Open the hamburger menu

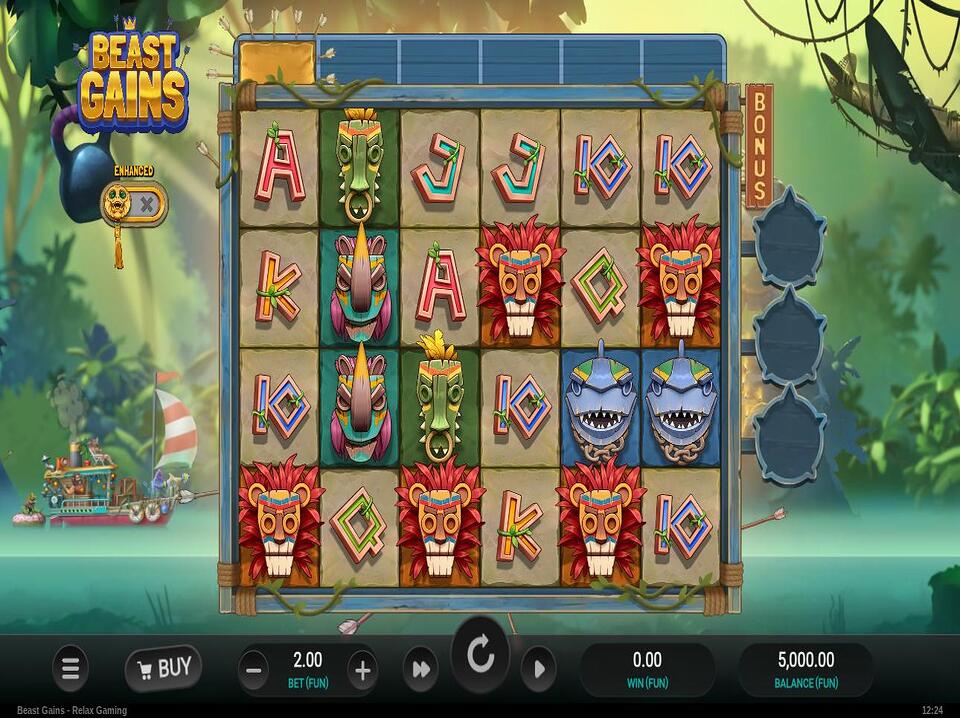tap(70, 668)
